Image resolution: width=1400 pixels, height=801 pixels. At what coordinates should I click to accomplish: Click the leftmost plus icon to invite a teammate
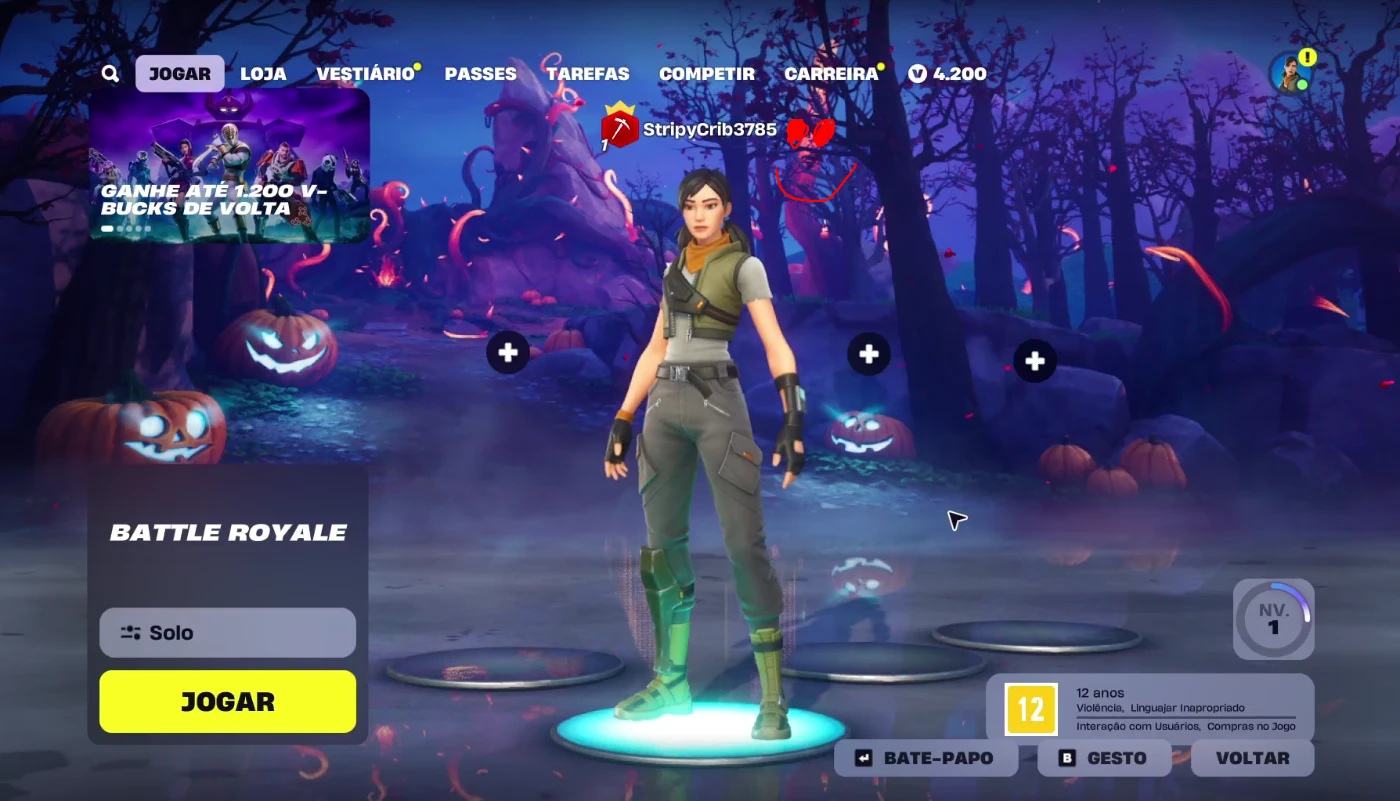click(x=507, y=353)
